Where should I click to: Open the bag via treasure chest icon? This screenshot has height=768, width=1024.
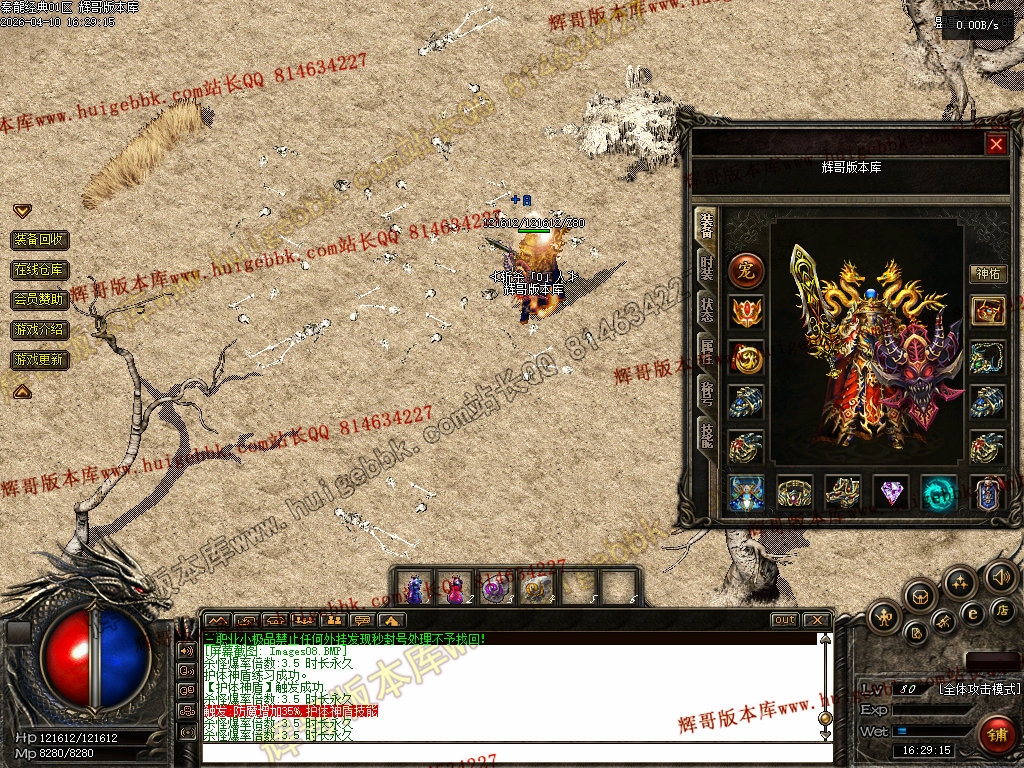click(919, 596)
